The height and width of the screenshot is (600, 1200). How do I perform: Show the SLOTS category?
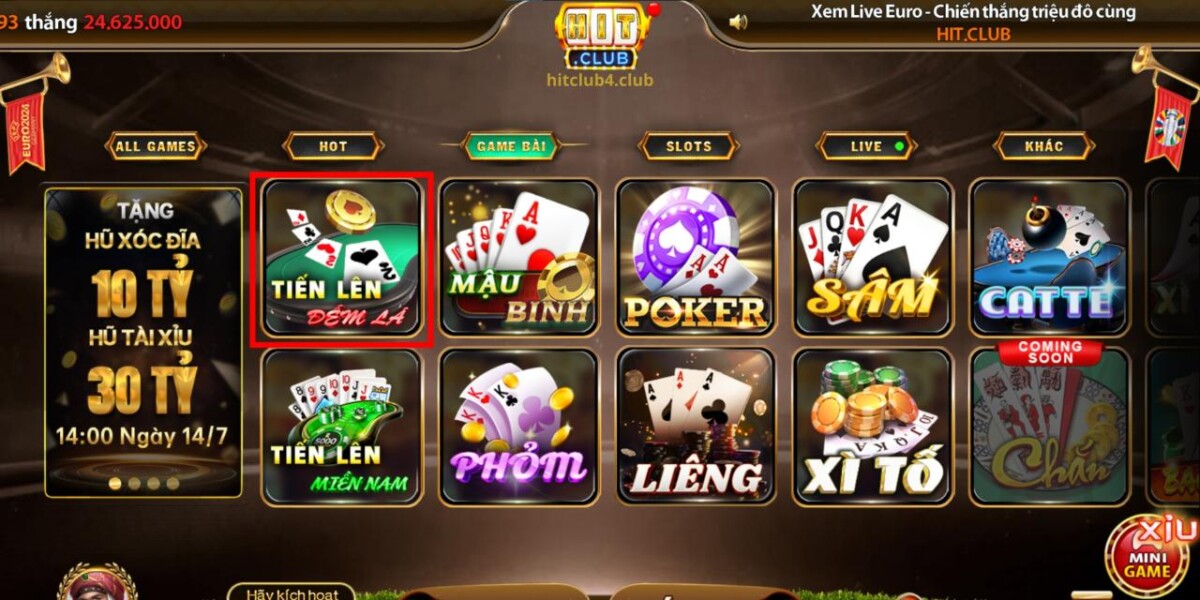coord(688,146)
